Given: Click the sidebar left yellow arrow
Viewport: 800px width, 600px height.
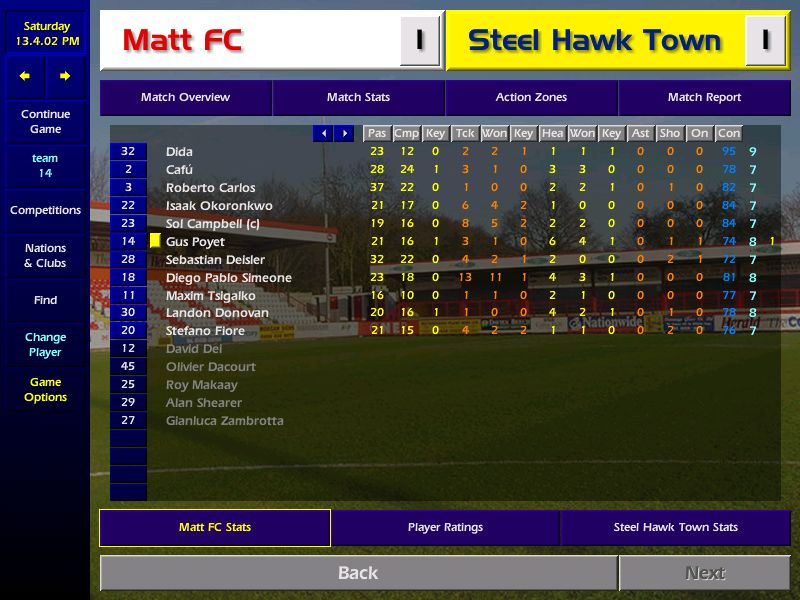Looking at the screenshot, I should point(25,76).
